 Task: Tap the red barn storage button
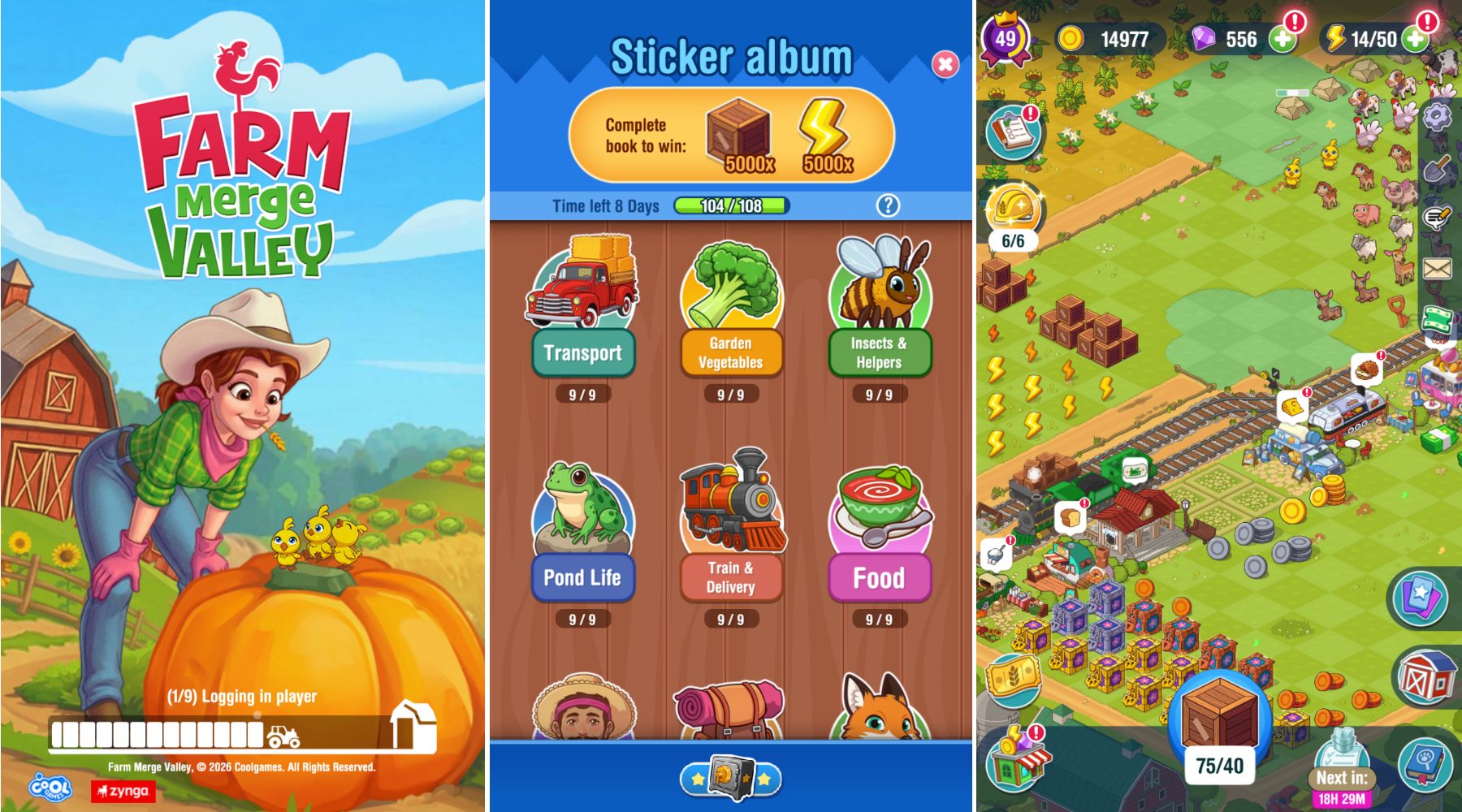[x=1425, y=678]
